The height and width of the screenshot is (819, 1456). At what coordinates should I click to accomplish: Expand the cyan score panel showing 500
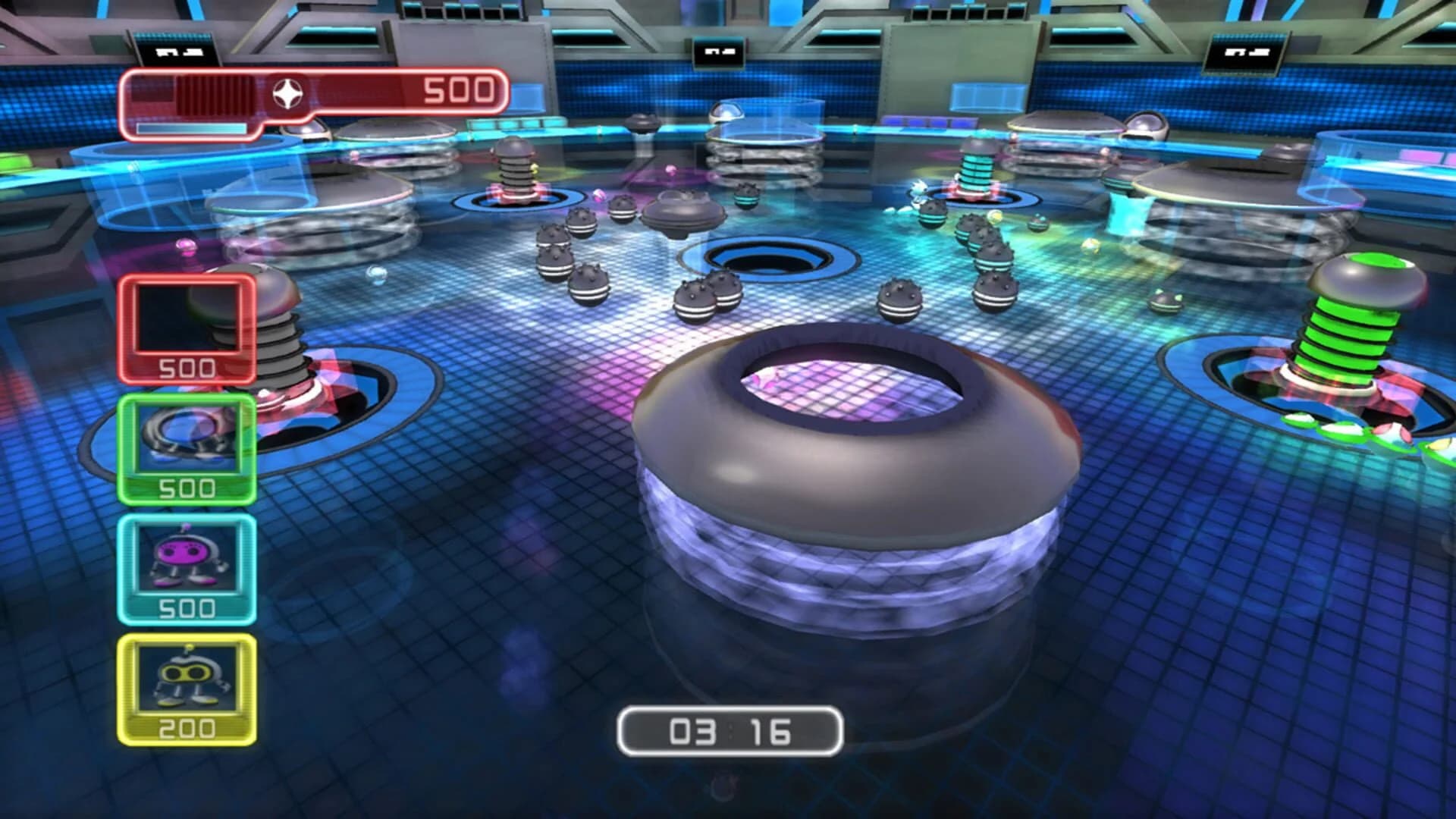coord(190,607)
